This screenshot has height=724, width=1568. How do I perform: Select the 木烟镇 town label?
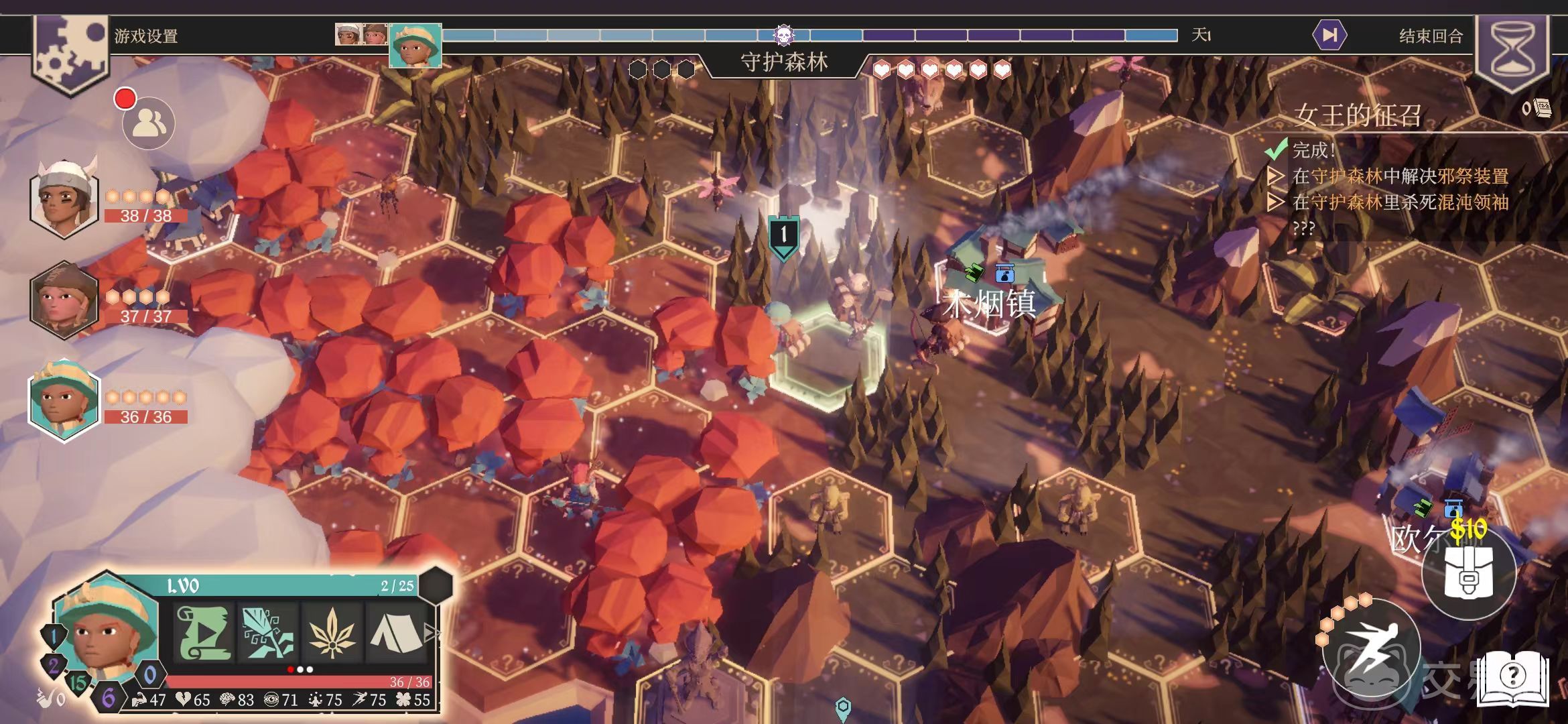[989, 304]
